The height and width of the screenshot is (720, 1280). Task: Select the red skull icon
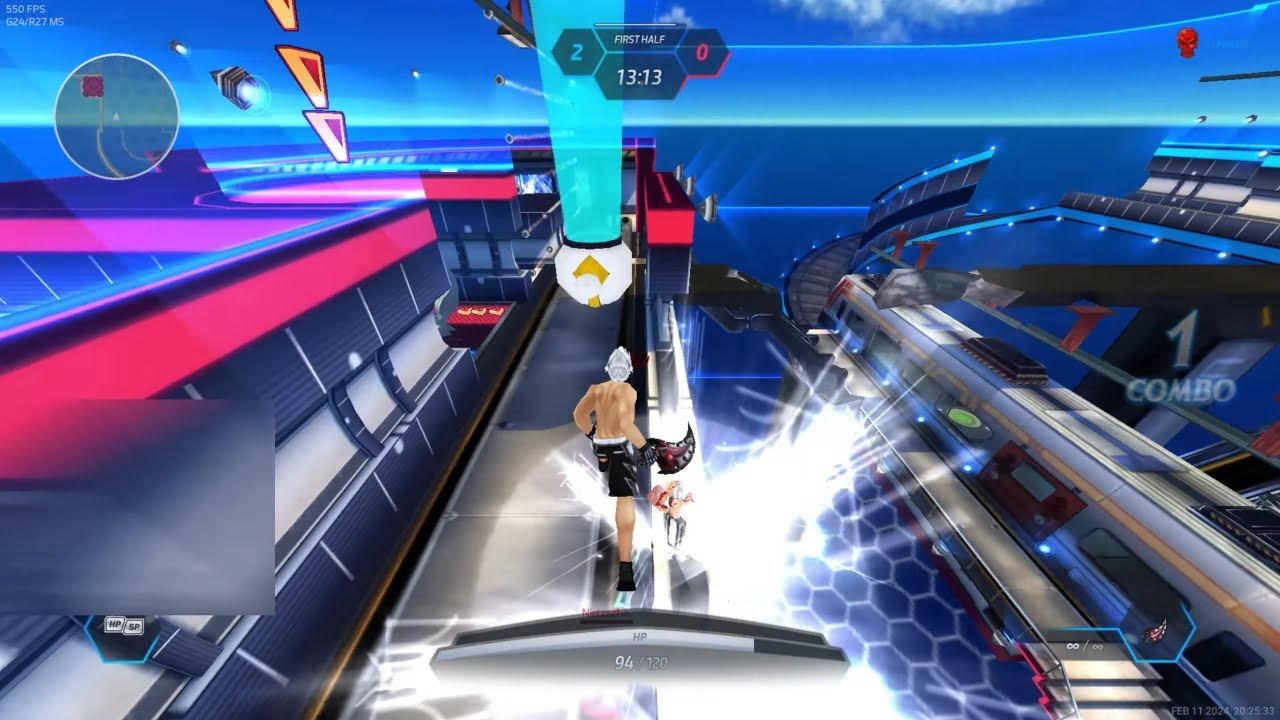(1187, 42)
